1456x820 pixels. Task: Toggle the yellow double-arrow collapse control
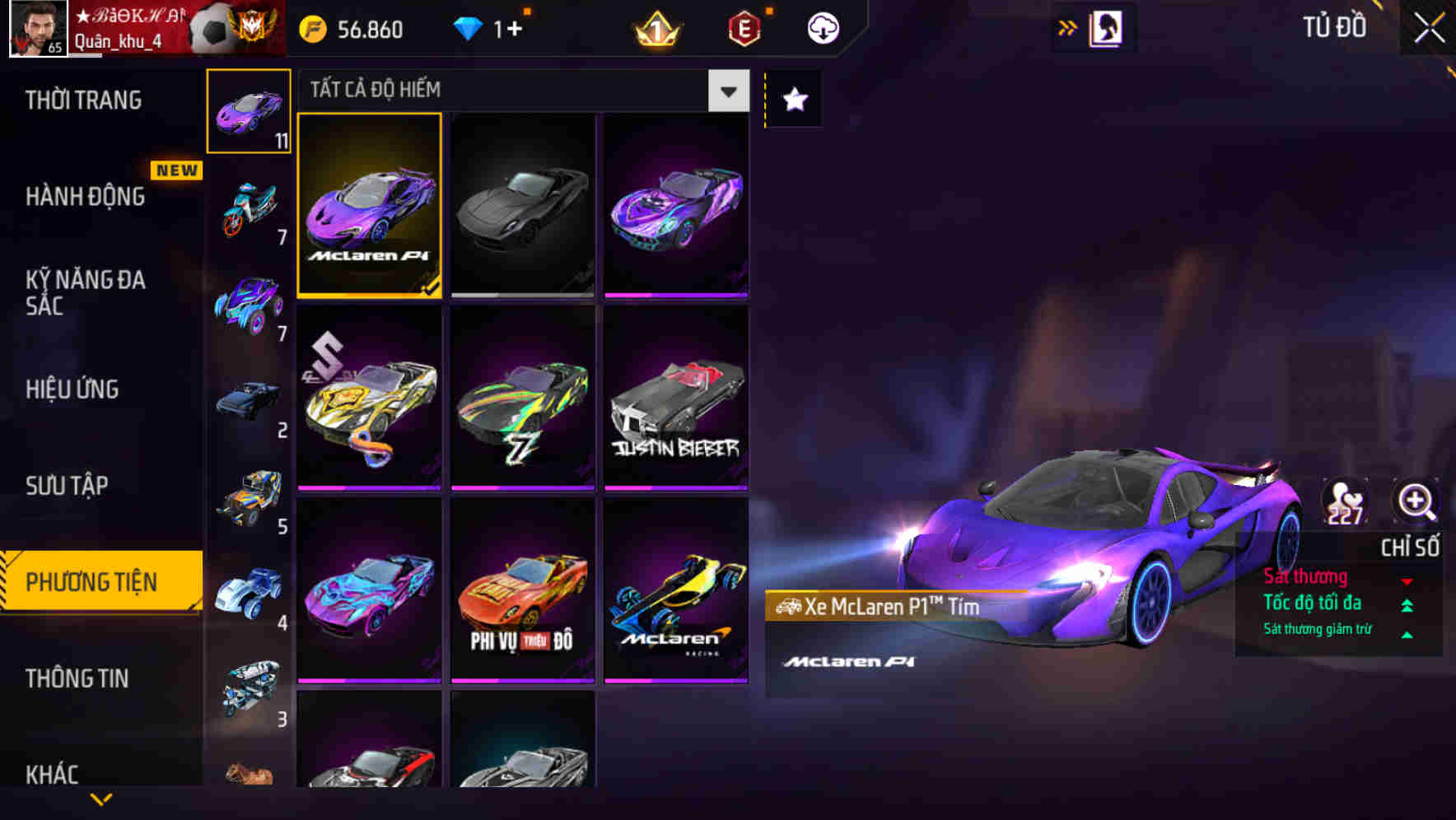point(1066,26)
